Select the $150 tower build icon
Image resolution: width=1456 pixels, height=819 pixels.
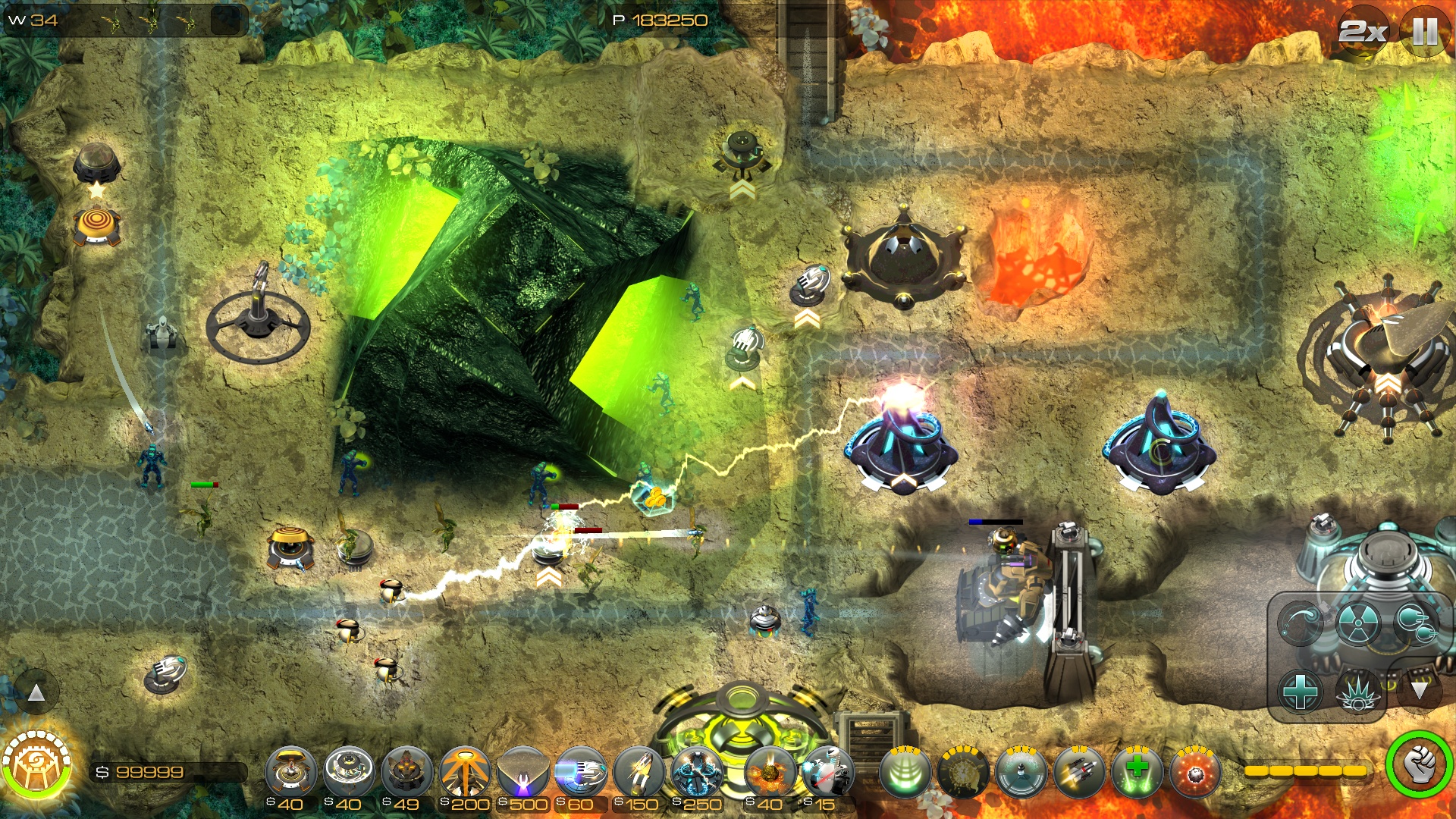coord(639,773)
